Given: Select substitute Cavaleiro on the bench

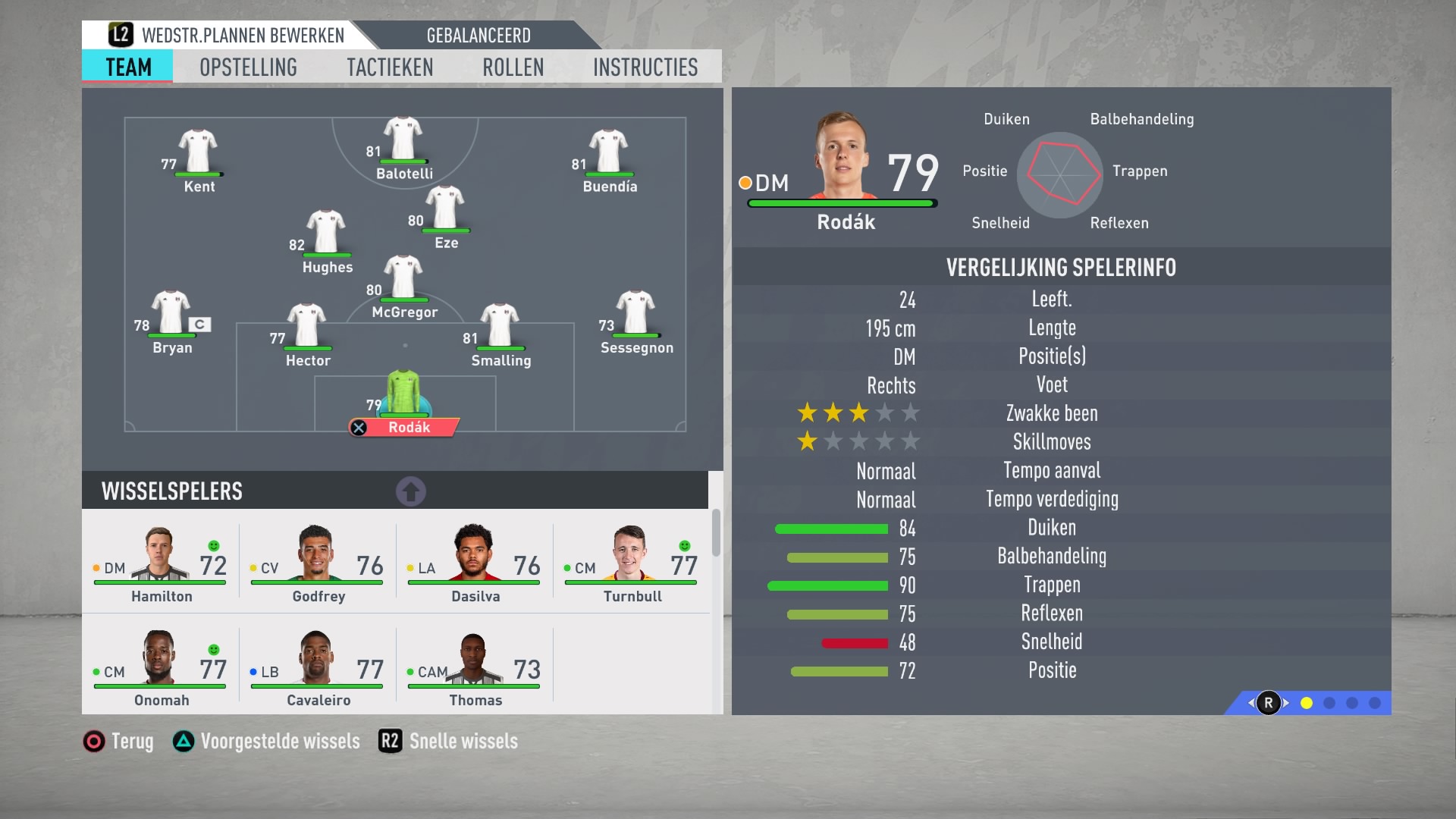Looking at the screenshot, I should 318,668.
